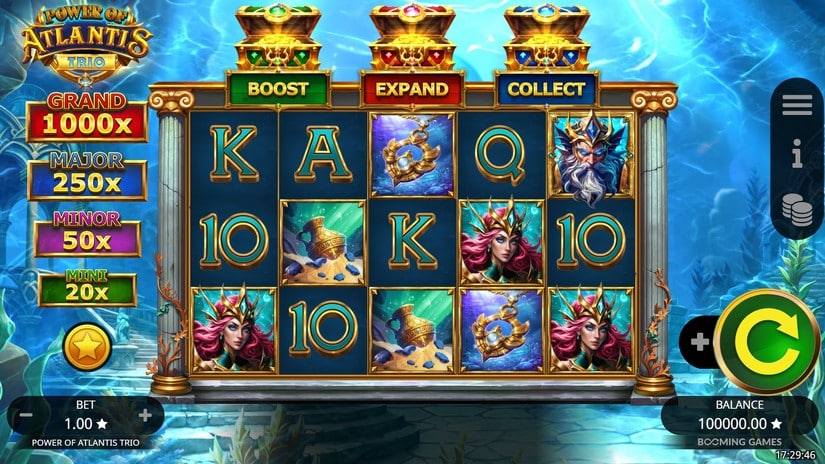The image size is (825, 464).
Task: Show the game info page
Action: tap(797, 155)
